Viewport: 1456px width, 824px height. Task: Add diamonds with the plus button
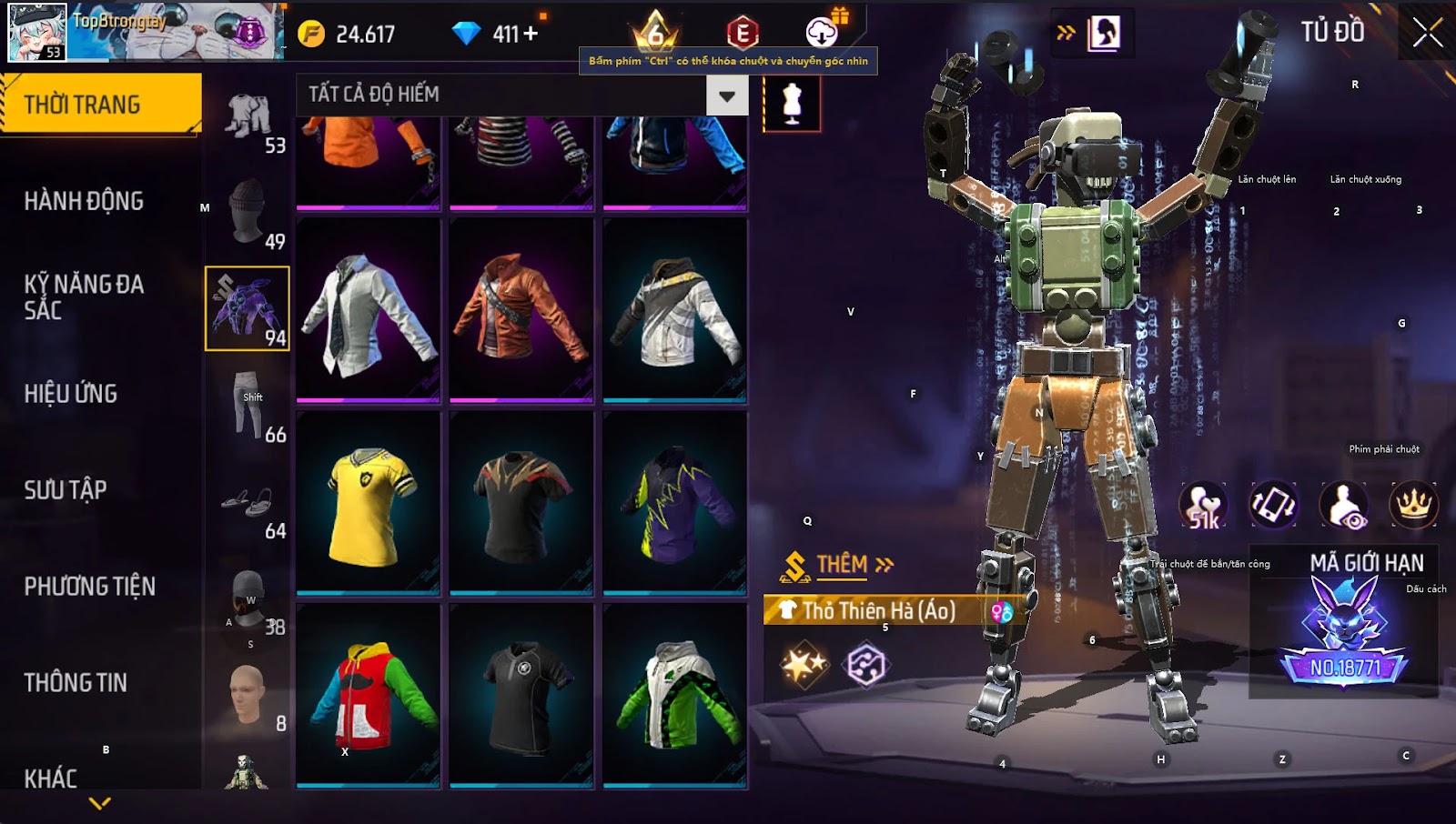pos(531,34)
